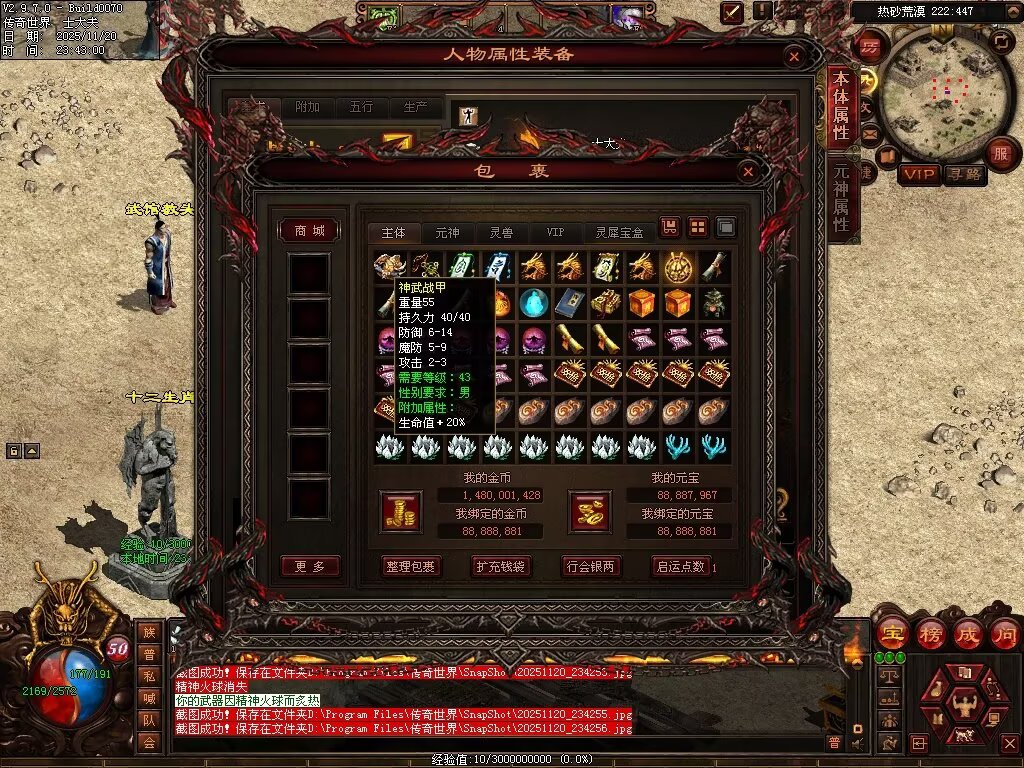
Task: Open the 本体属性 side tab
Action: (x=841, y=106)
